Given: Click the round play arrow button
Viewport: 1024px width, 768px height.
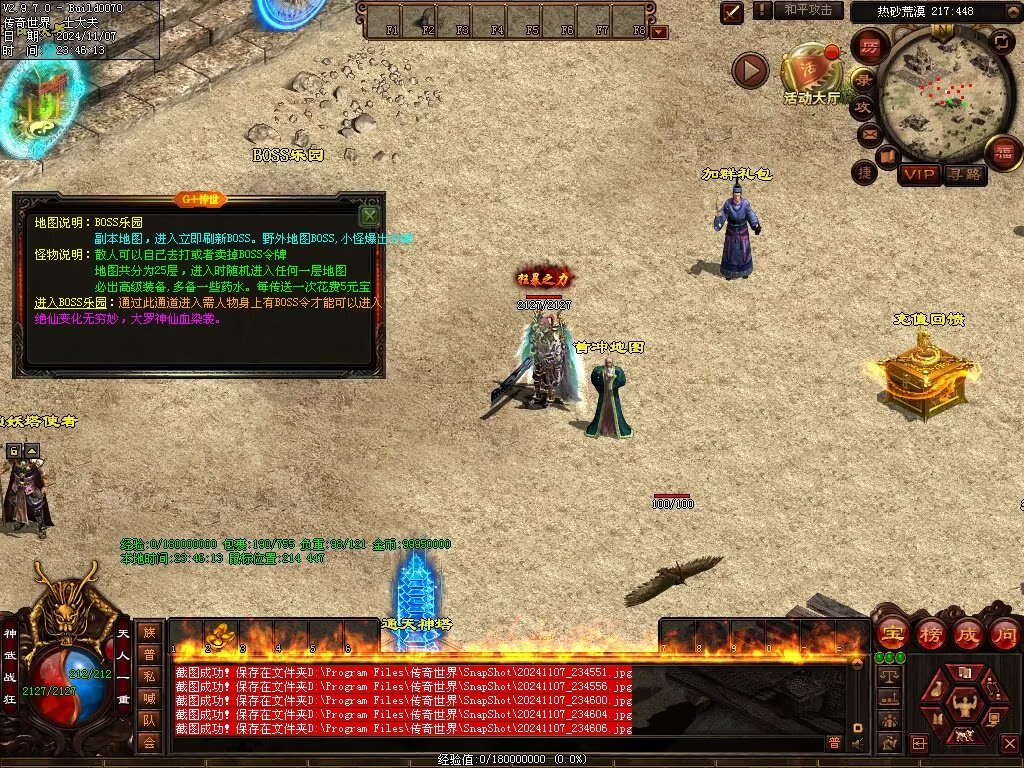Looking at the screenshot, I should tap(750, 70).
